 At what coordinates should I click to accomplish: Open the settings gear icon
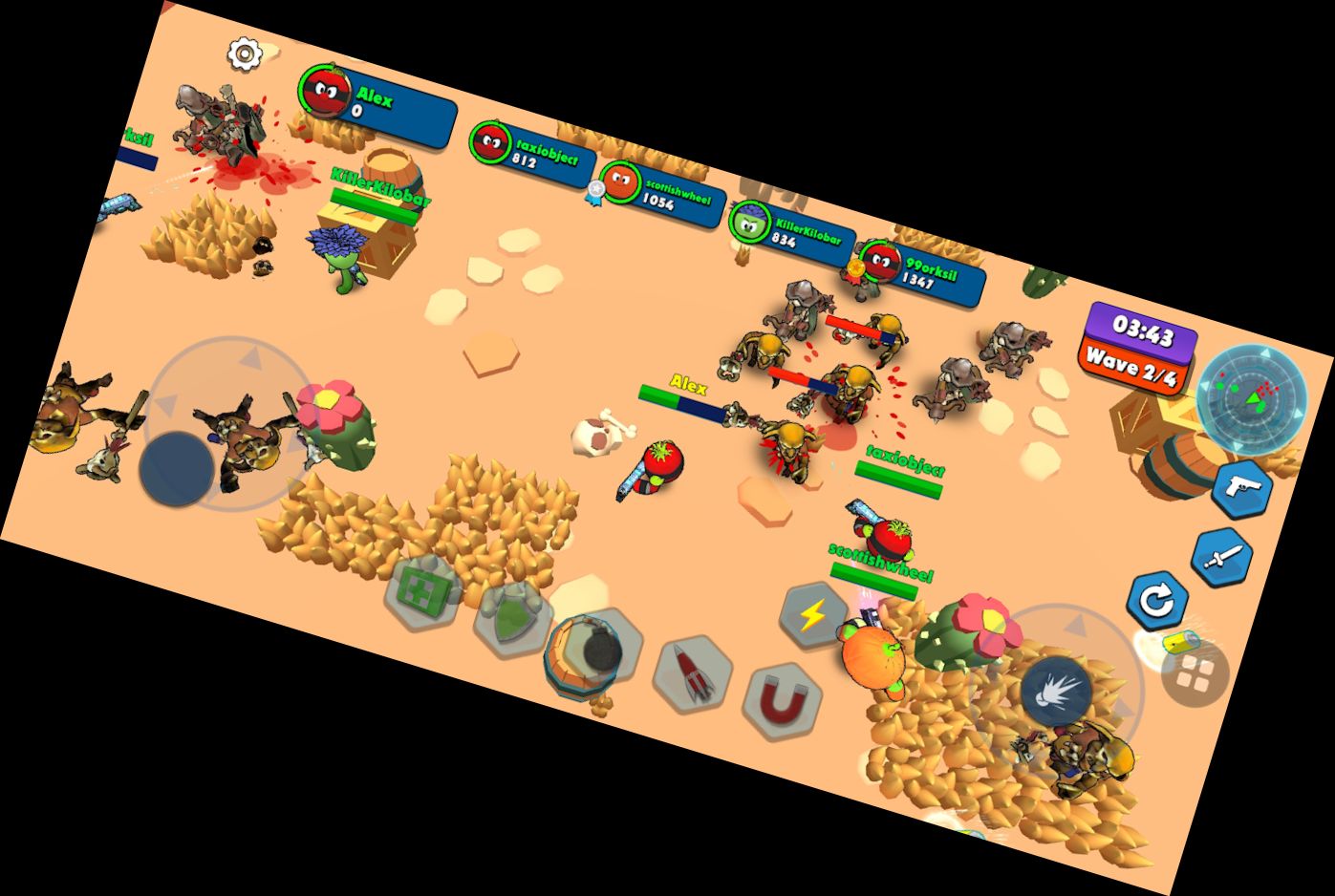tap(245, 54)
